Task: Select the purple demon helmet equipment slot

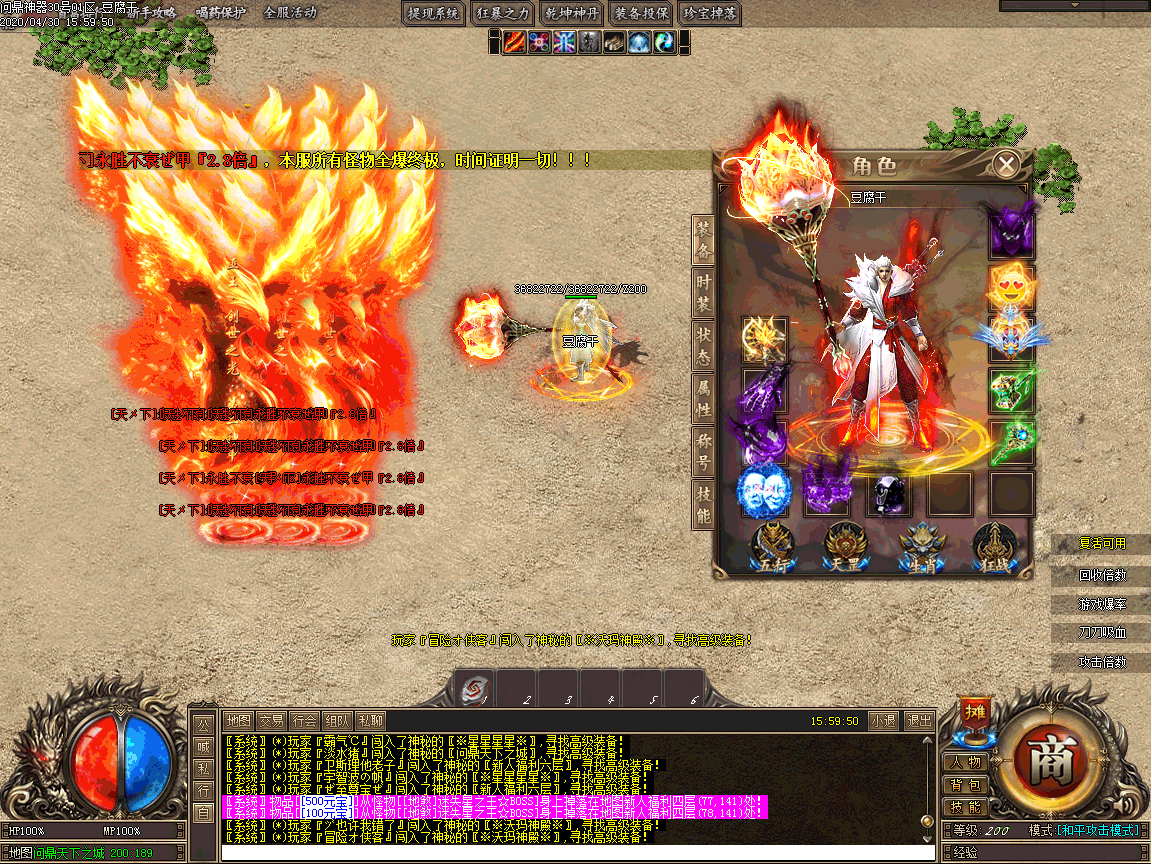Action: point(1011,231)
